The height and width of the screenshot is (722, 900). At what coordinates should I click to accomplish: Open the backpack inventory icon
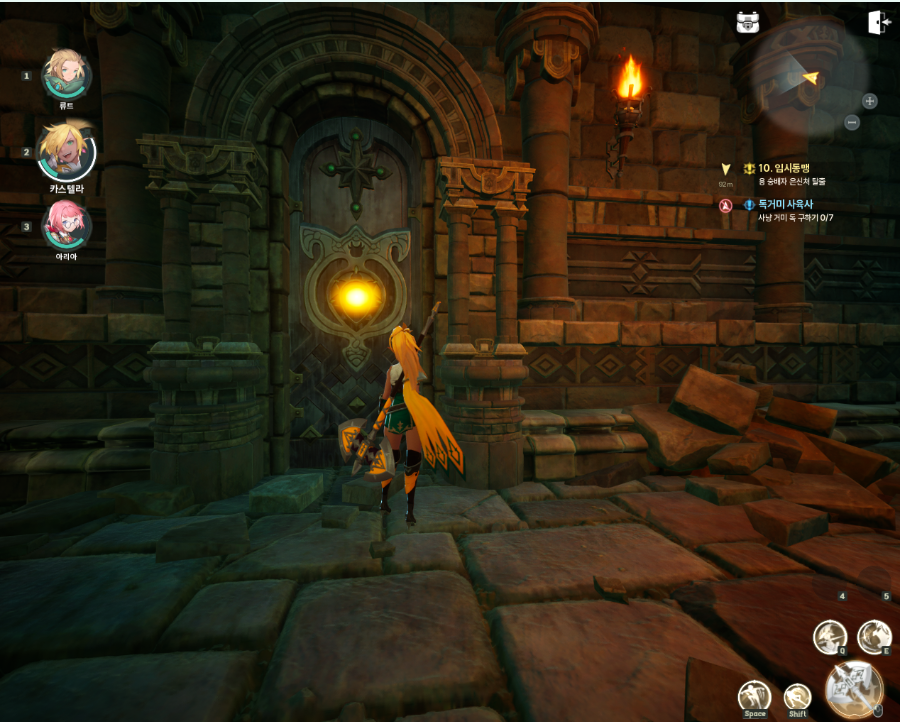pos(748,22)
